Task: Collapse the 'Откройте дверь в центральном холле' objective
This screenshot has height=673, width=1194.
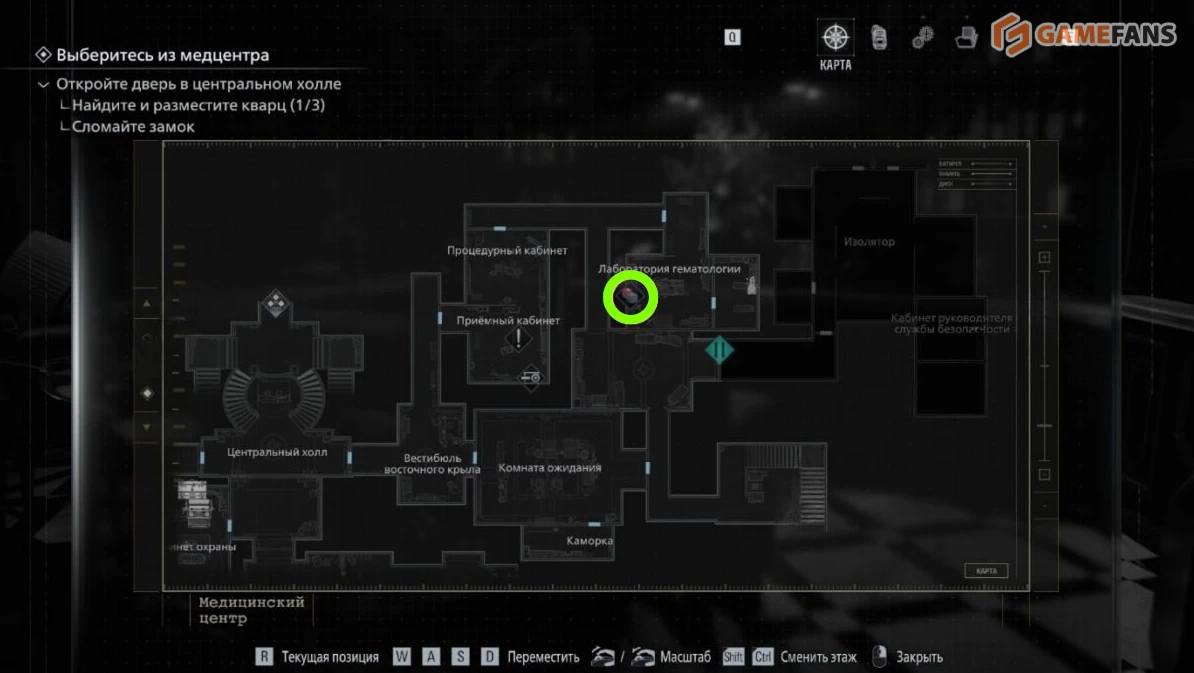Action: coord(43,85)
